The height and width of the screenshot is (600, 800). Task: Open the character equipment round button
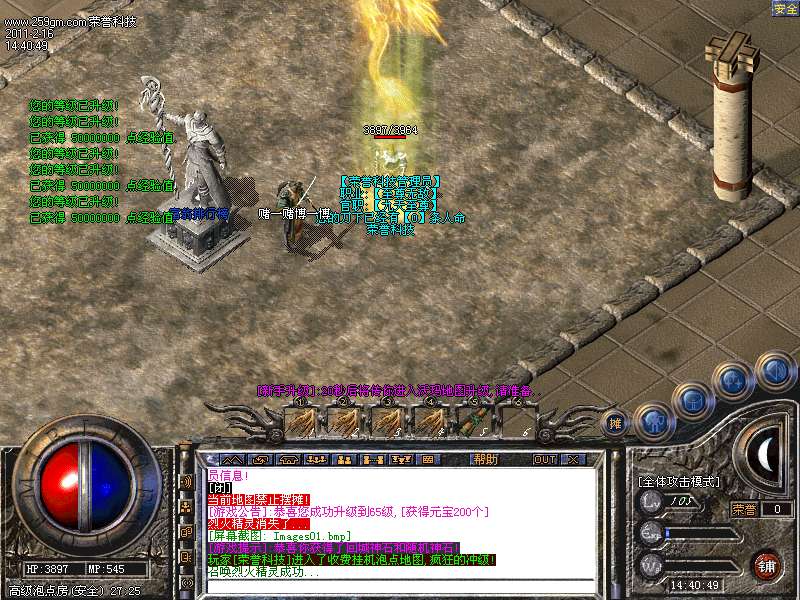tap(653, 422)
